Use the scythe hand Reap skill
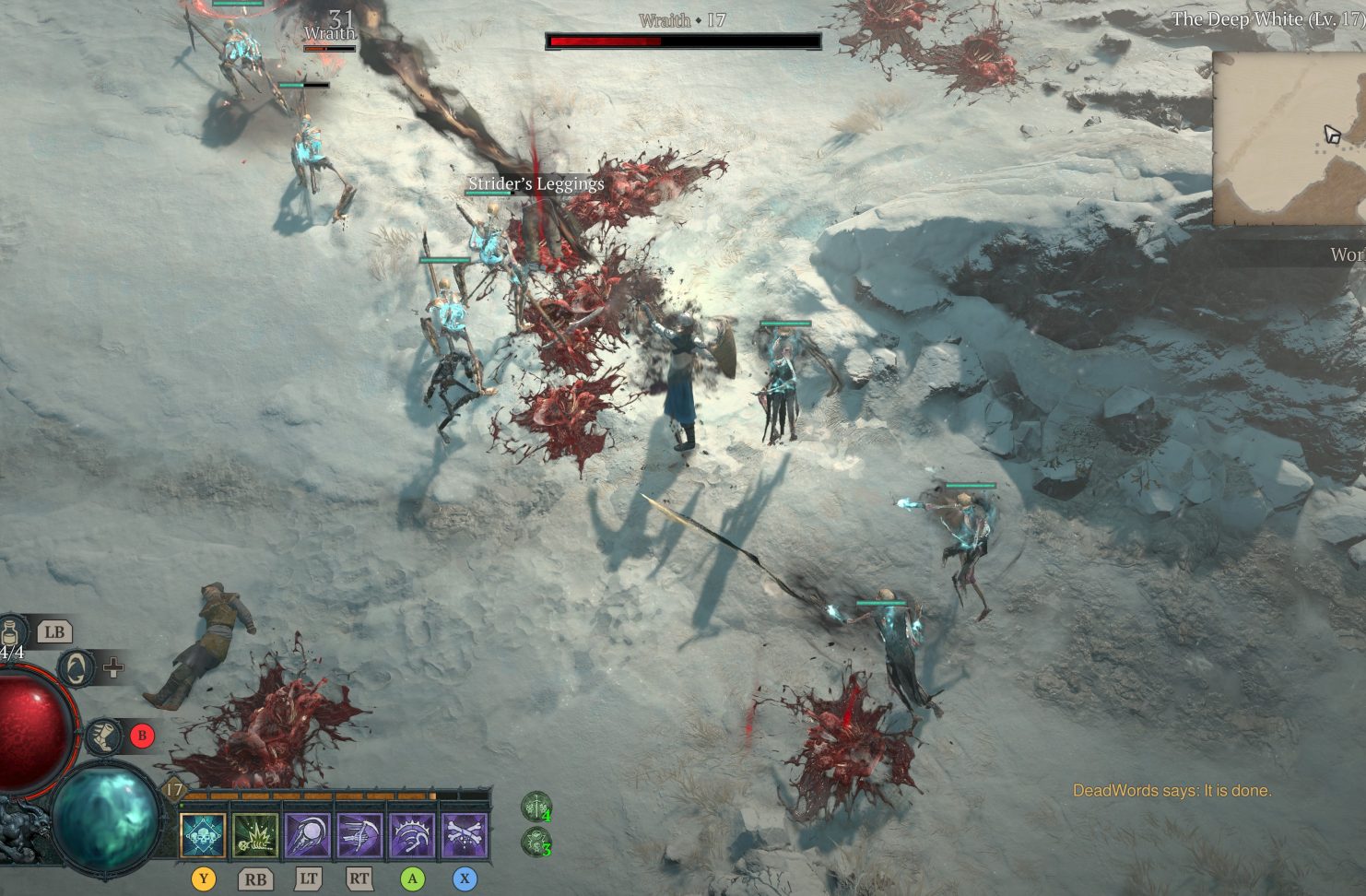 pos(359,835)
